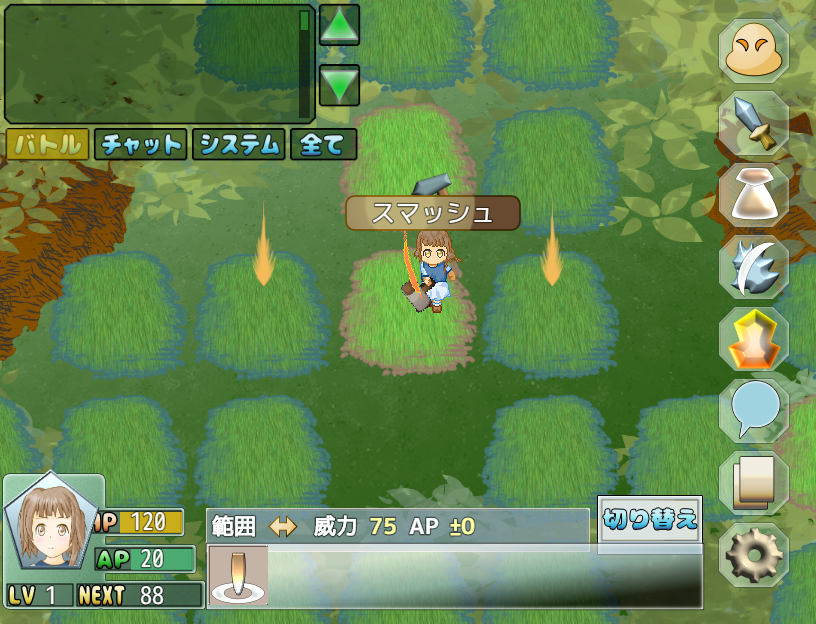Show the 全て log tab
Viewport: 816px width, 624px height.
tap(323, 144)
